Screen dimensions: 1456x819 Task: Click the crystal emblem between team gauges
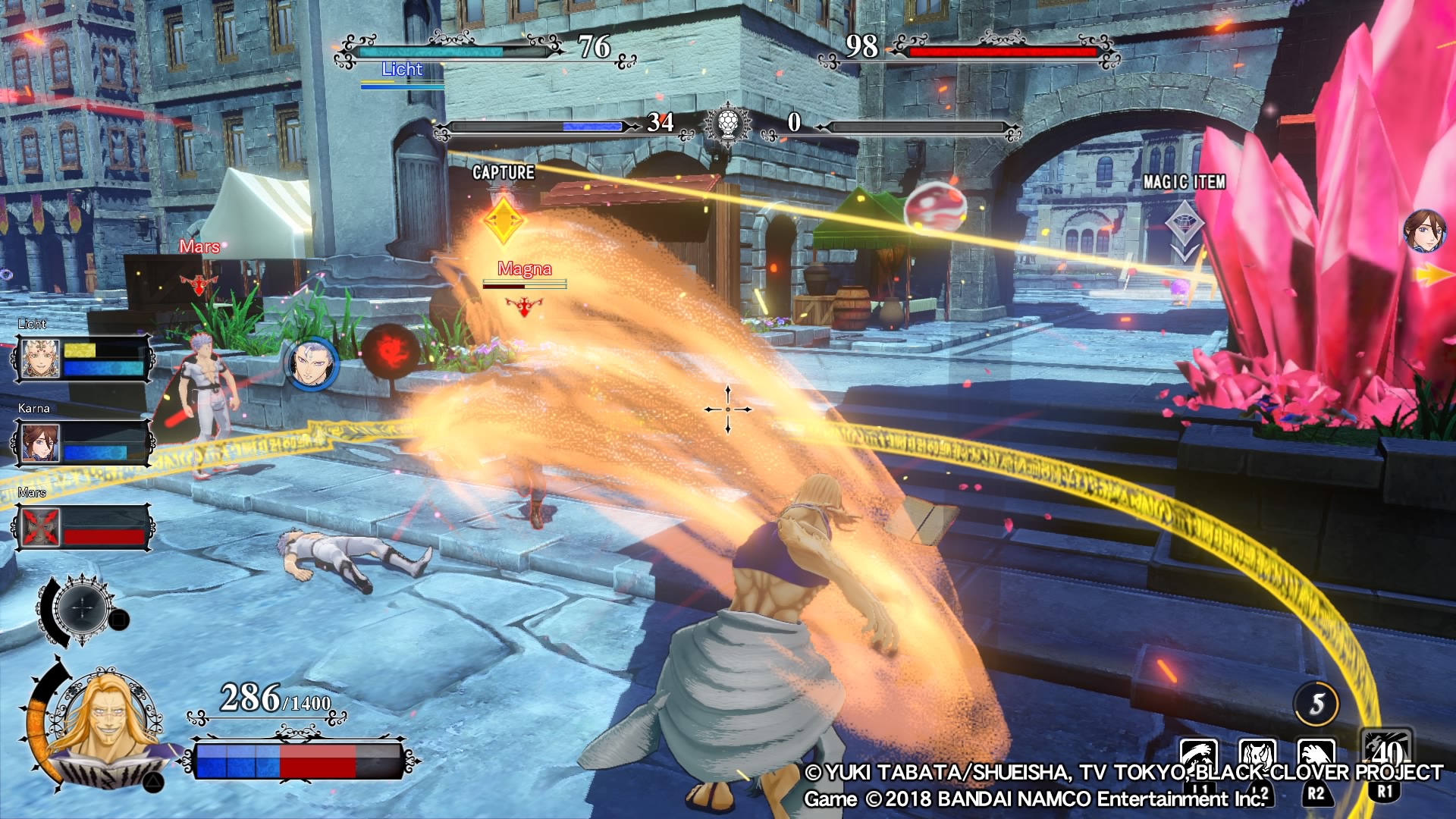pyautogui.click(x=728, y=123)
